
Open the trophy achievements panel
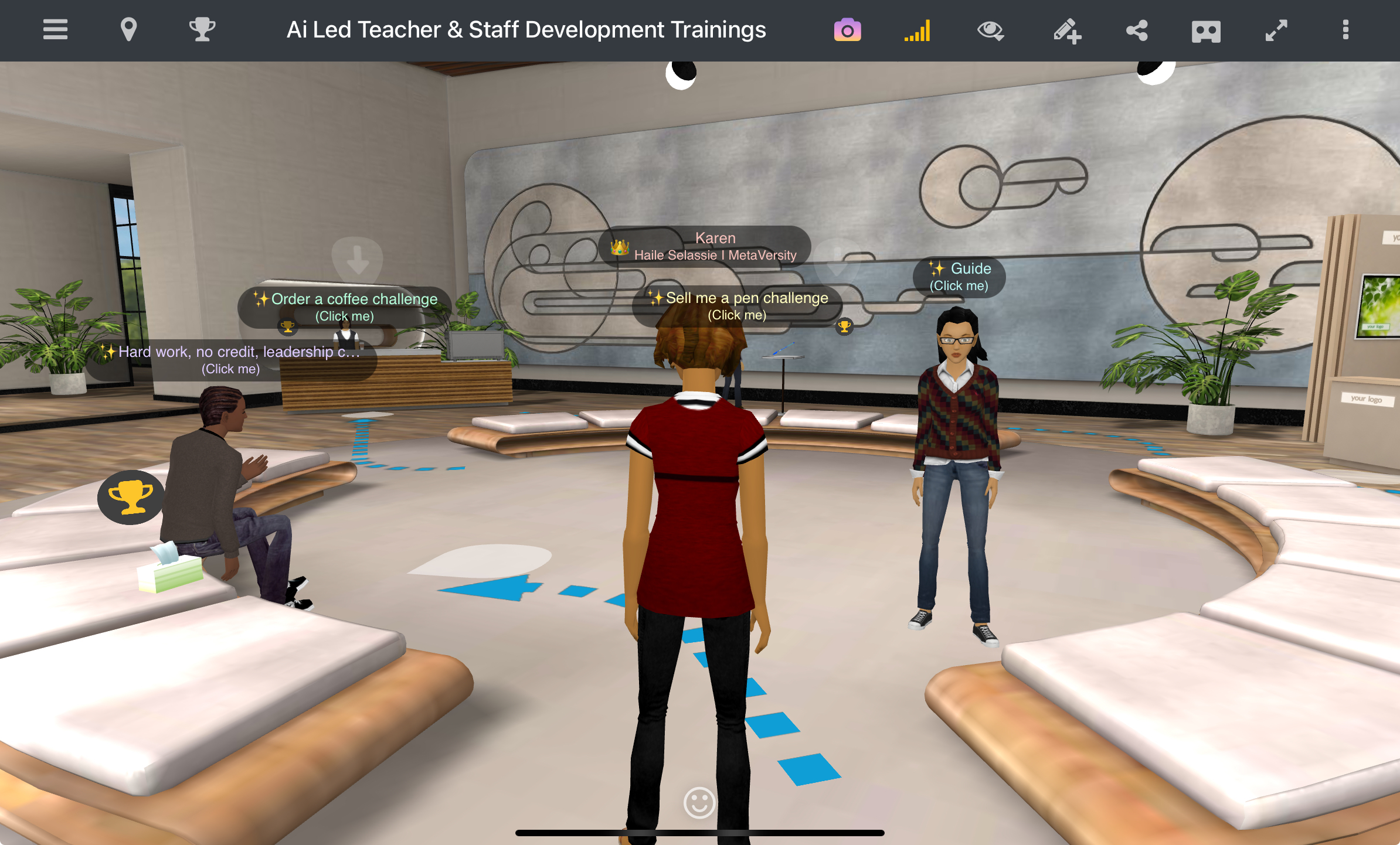tap(202, 30)
